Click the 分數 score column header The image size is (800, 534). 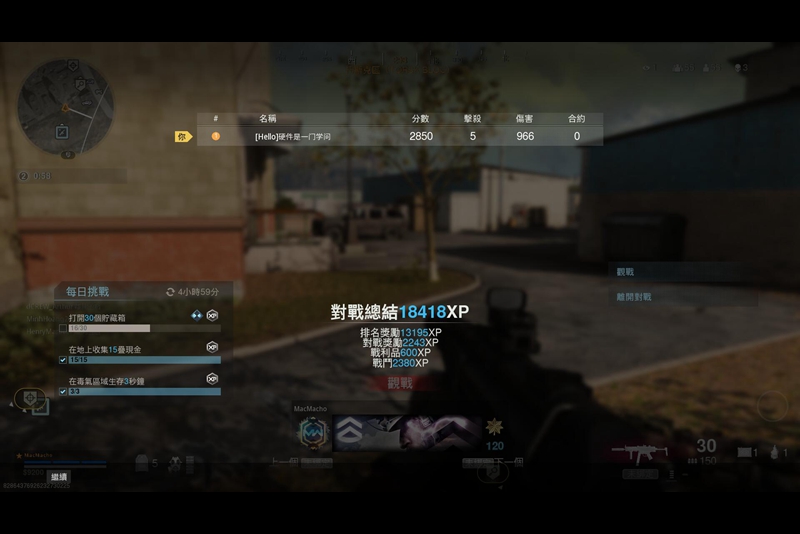(420, 119)
